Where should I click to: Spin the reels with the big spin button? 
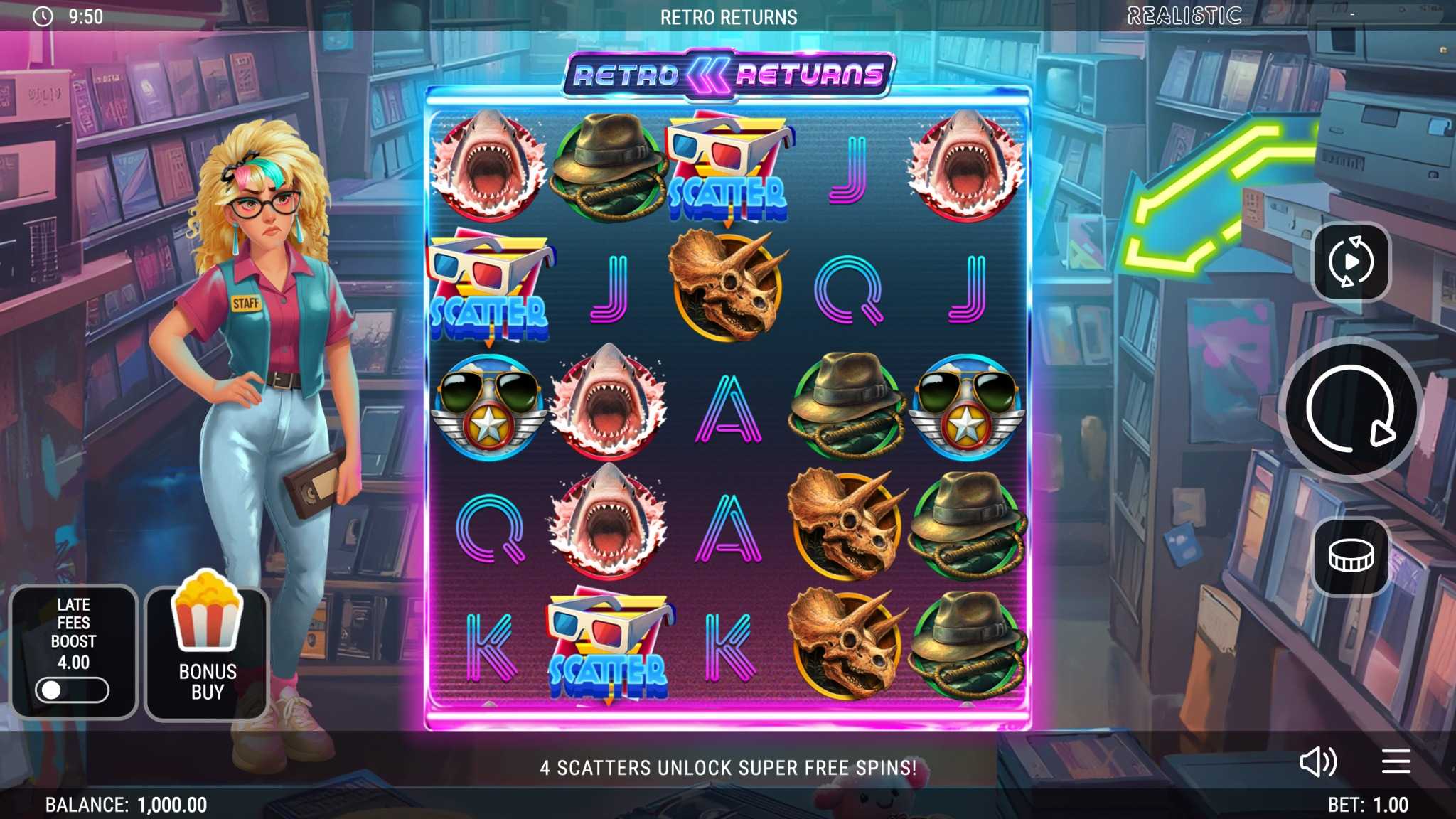[x=1350, y=409]
